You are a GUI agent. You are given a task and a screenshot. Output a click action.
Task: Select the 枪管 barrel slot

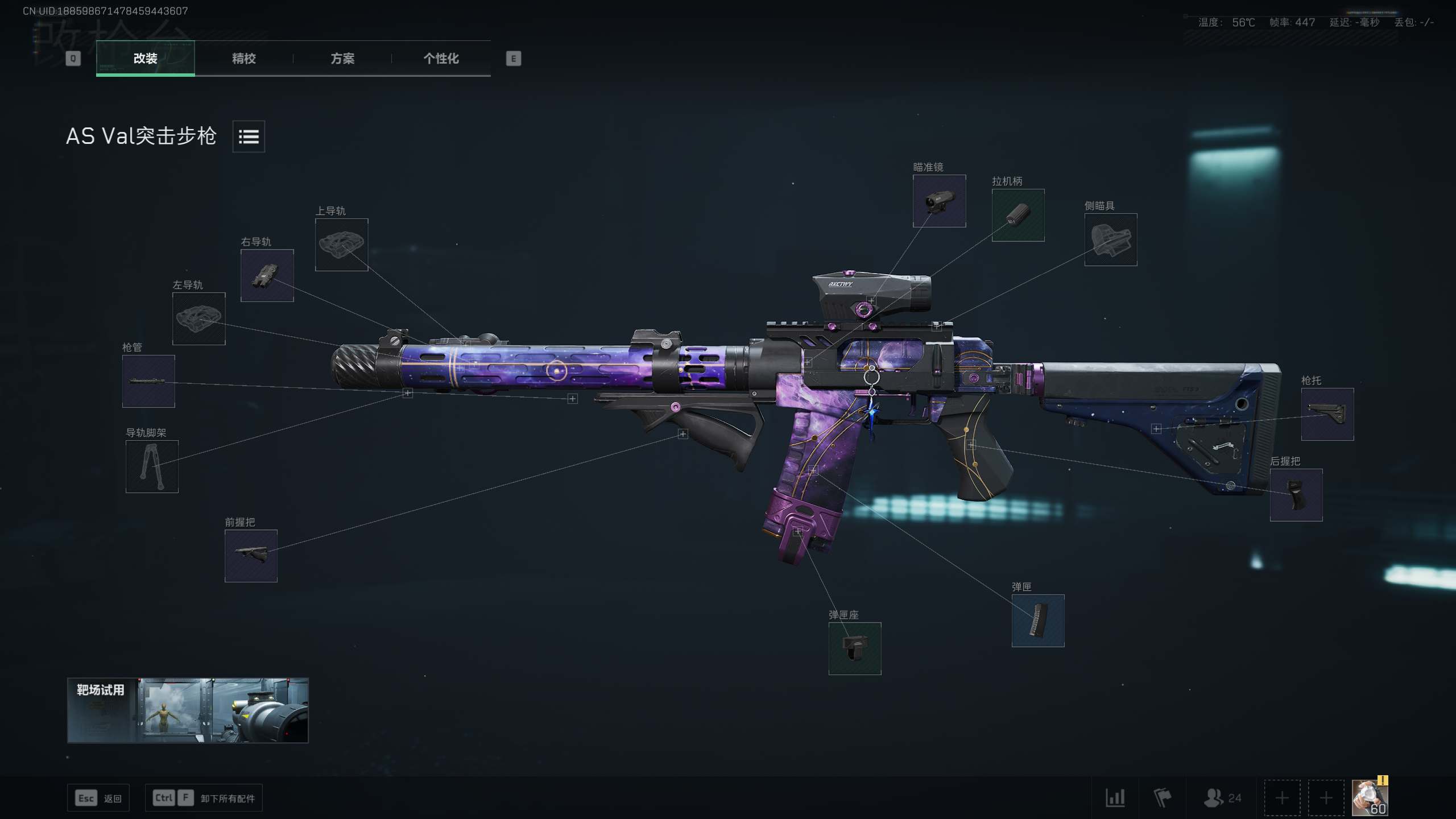pos(148,381)
